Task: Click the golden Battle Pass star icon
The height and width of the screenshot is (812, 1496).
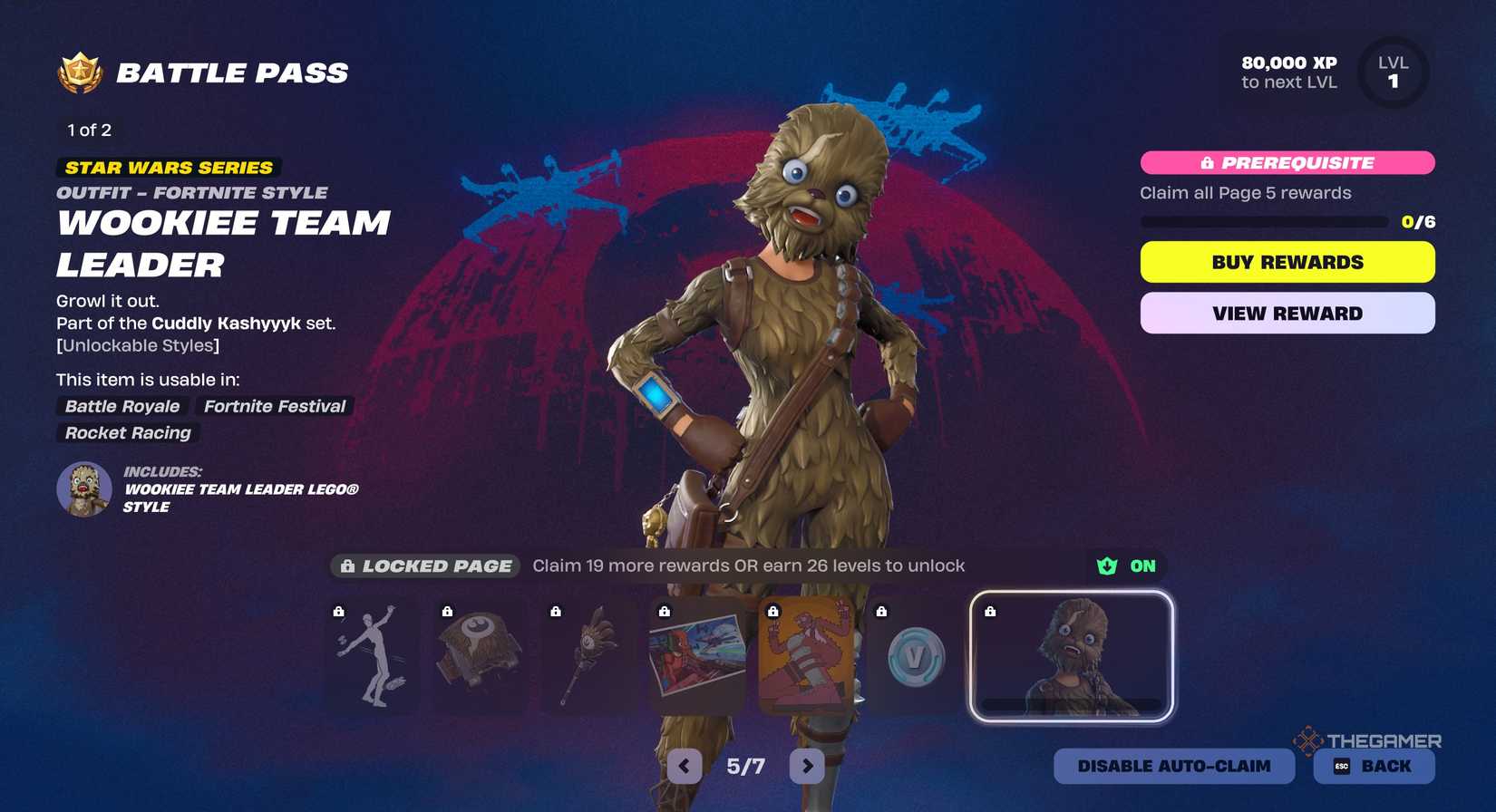Action: pyautogui.click(x=80, y=72)
